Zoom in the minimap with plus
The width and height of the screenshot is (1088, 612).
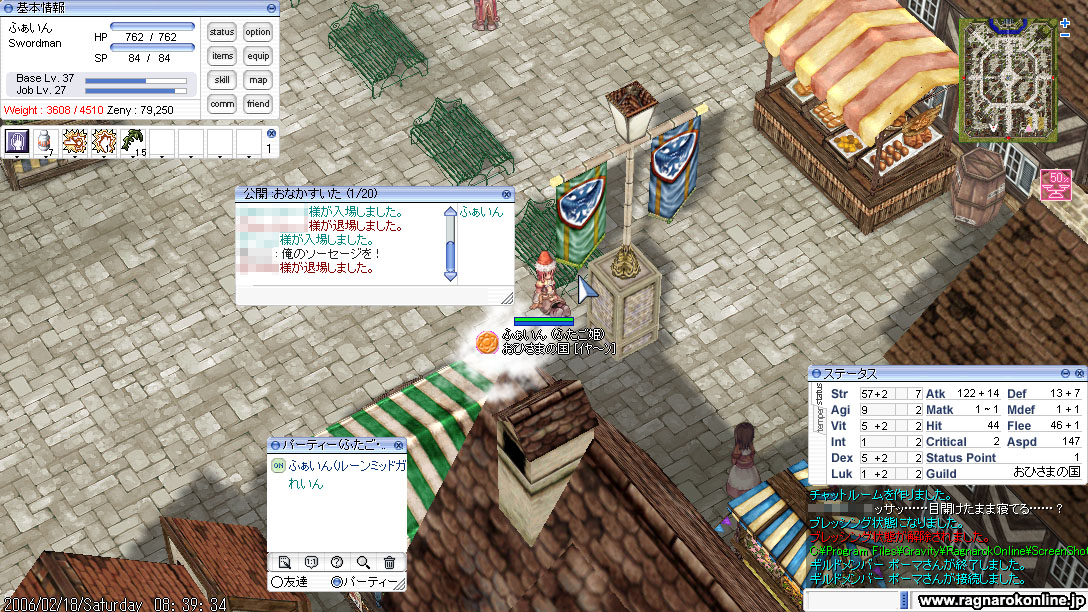(x=1064, y=22)
